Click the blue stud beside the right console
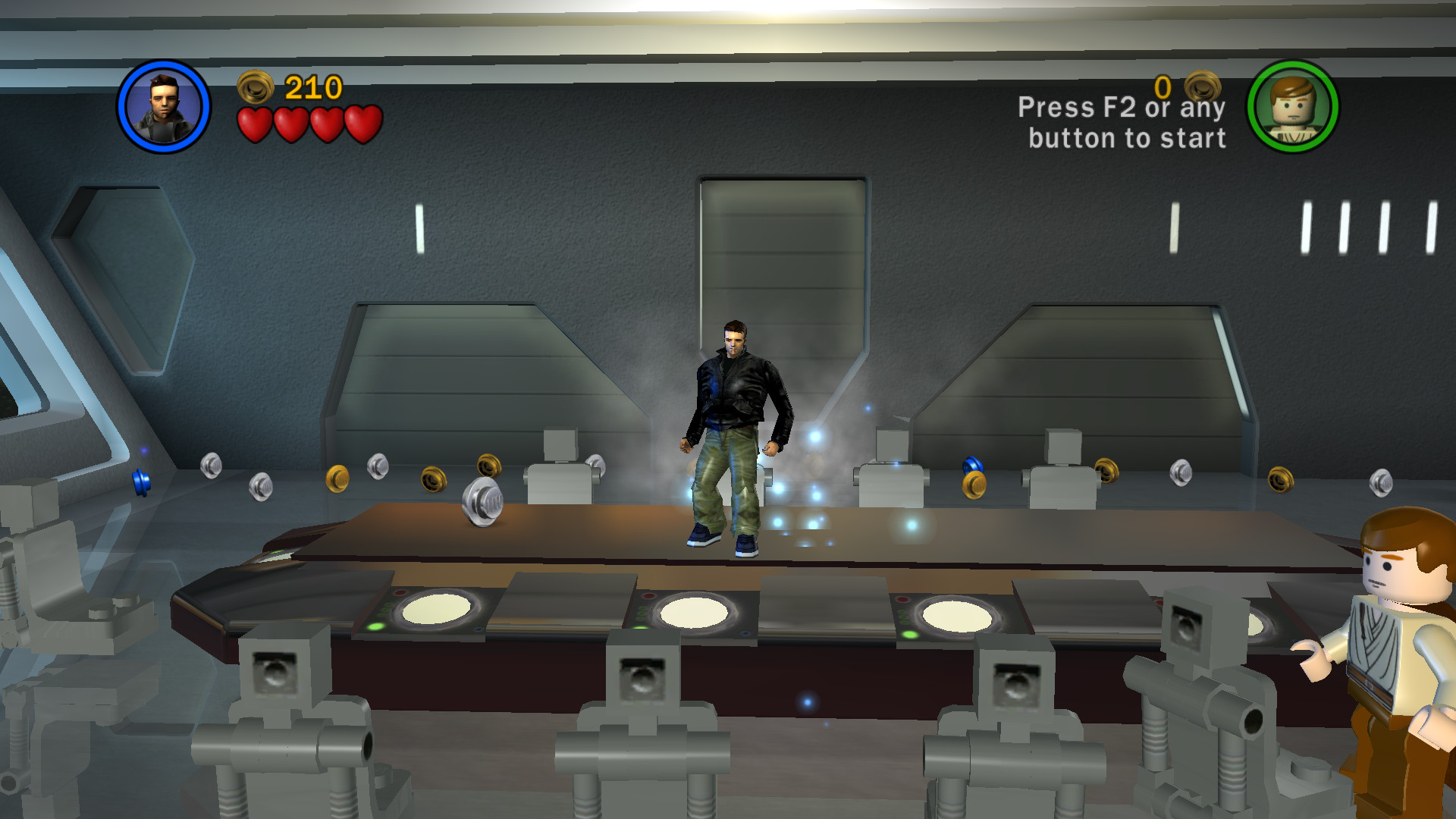 pyautogui.click(x=973, y=466)
